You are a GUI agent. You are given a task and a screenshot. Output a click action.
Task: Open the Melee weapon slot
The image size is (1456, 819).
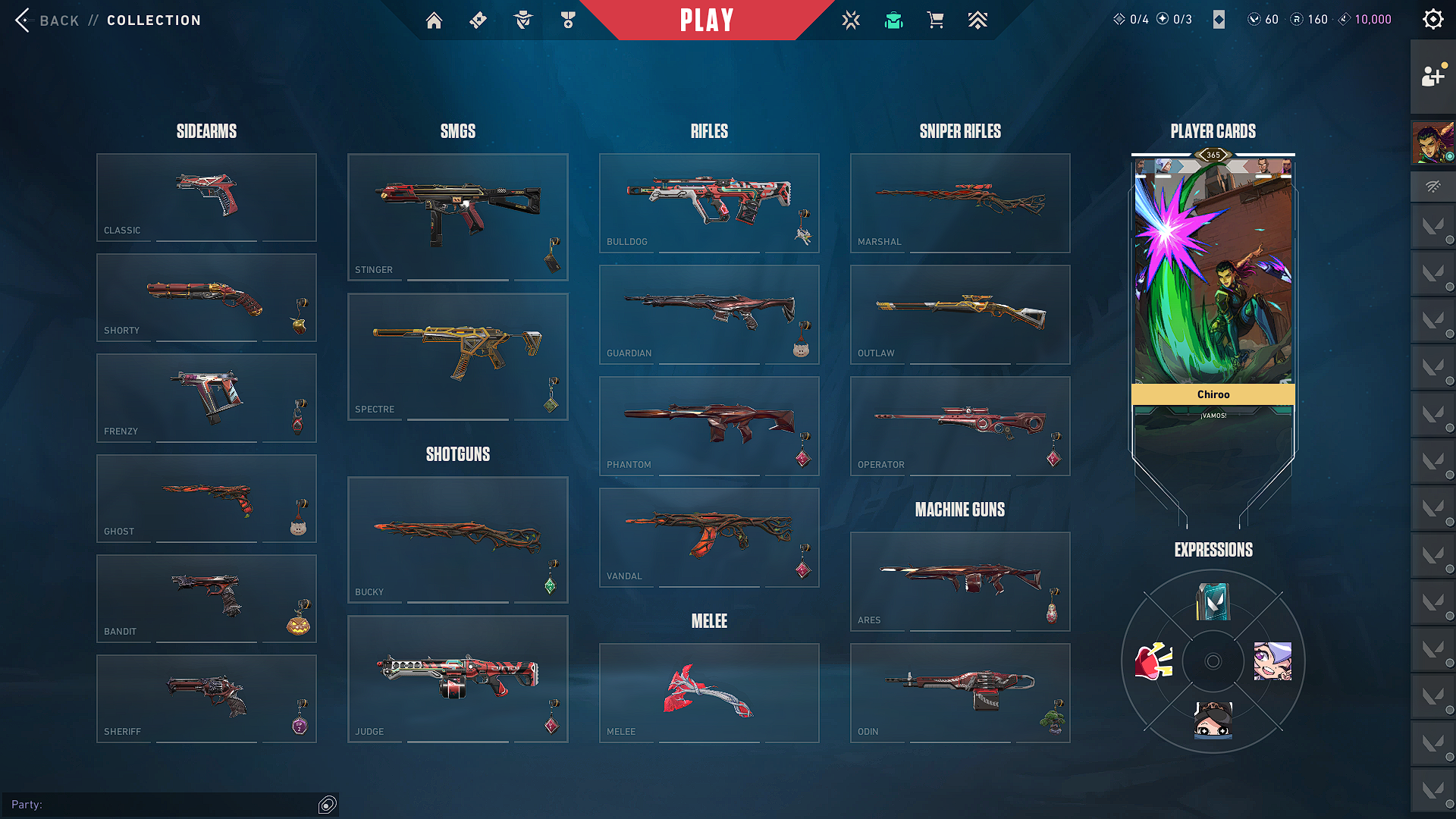(x=709, y=692)
